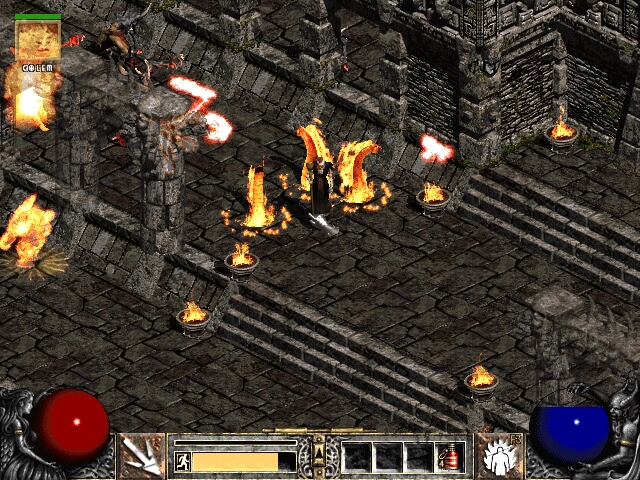Open the right-click skill selector
640x480 pixels.
[x=497, y=456]
